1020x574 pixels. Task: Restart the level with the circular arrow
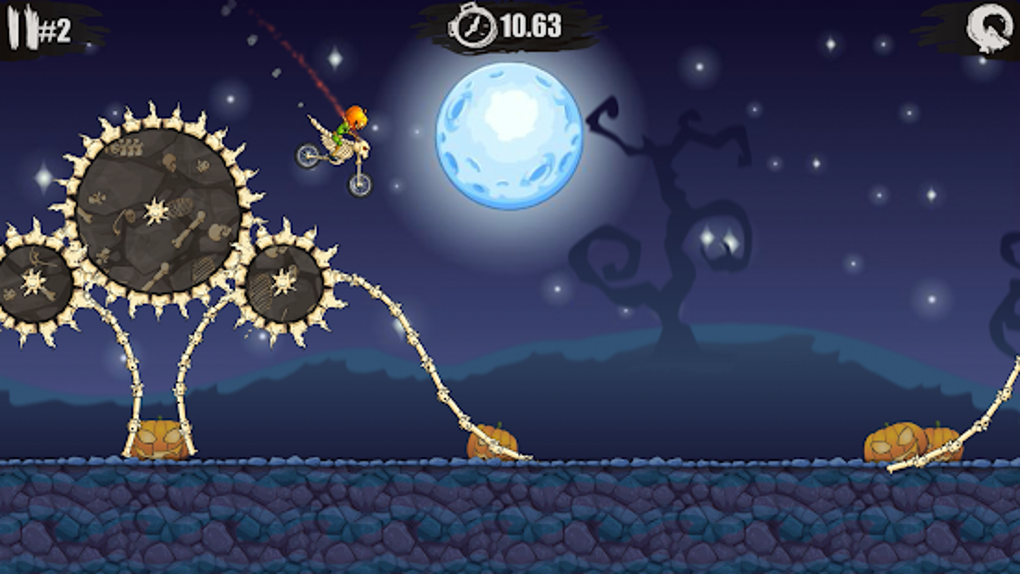(x=990, y=28)
